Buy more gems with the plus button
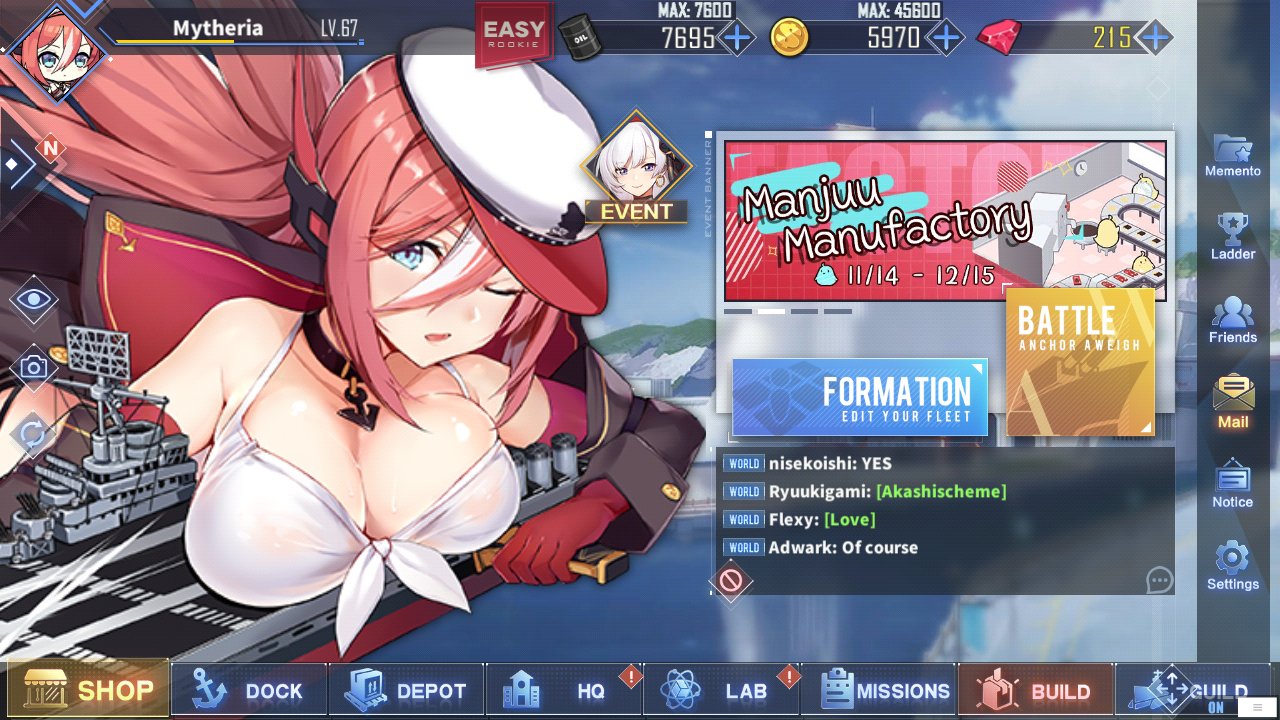 1155,38
